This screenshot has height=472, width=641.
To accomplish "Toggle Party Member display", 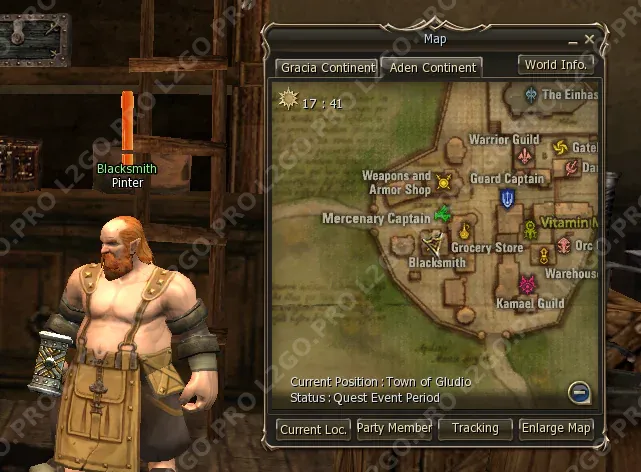I will [395, 428].
